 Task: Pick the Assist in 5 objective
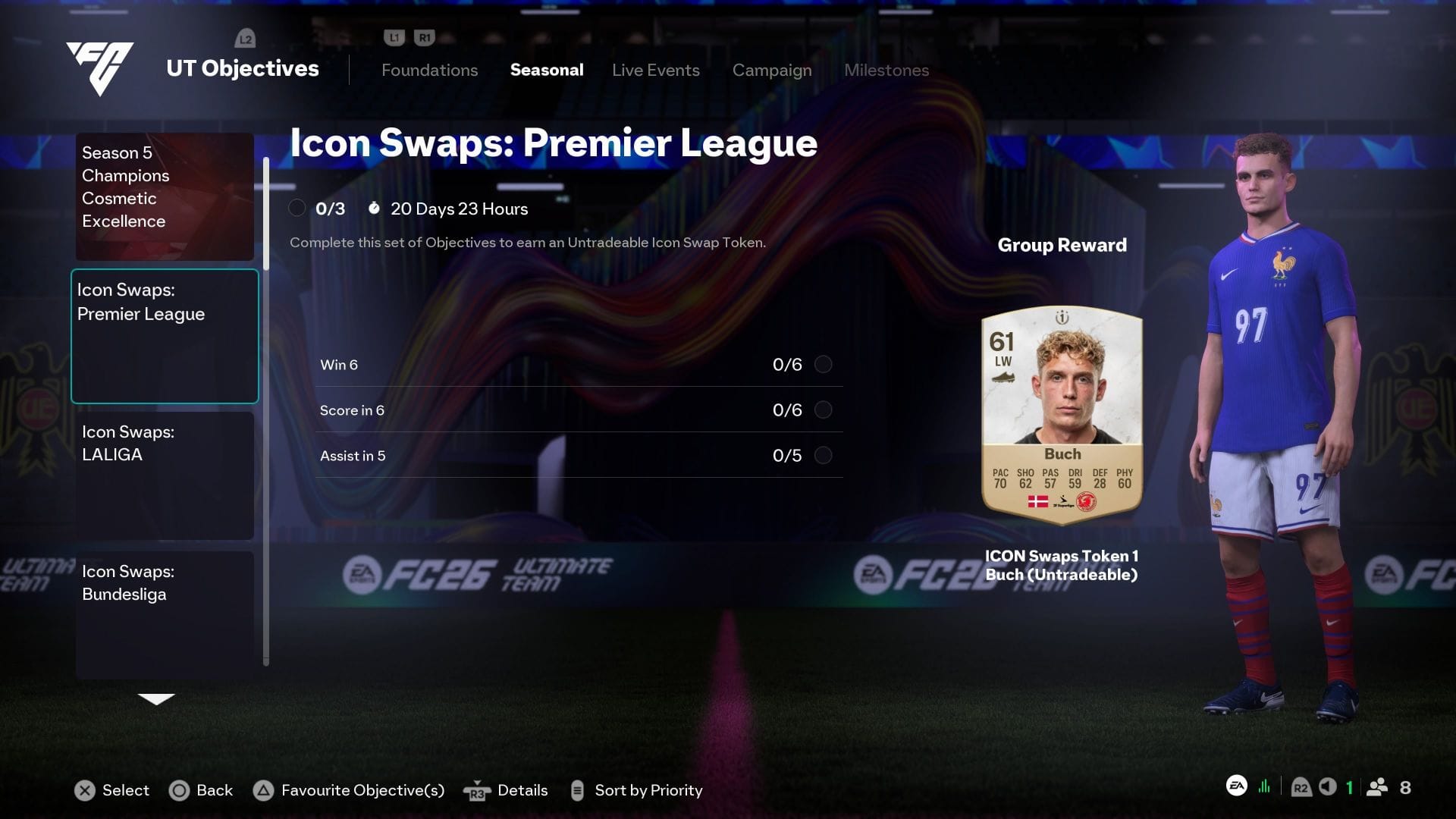(579, 456)
